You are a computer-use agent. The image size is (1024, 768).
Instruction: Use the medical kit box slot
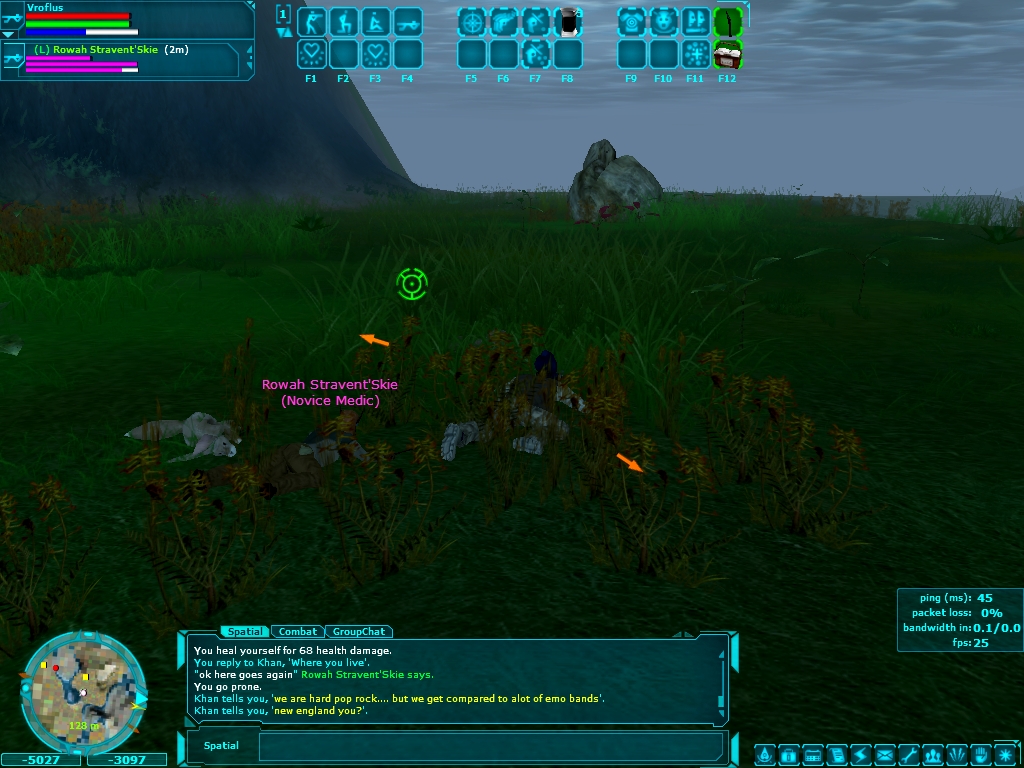pos(727,53)
